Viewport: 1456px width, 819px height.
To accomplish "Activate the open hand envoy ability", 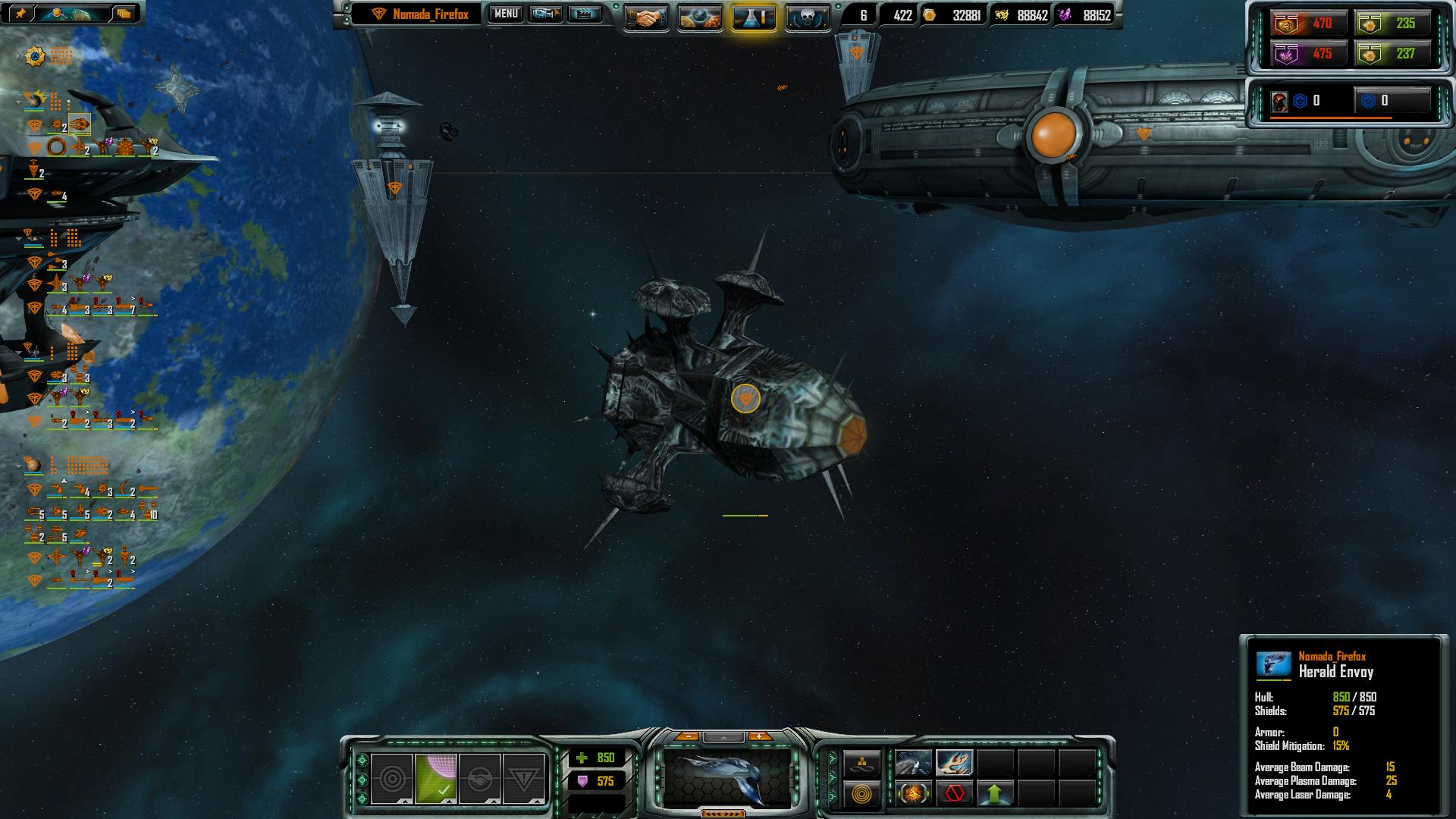I will tap(954, 763).
